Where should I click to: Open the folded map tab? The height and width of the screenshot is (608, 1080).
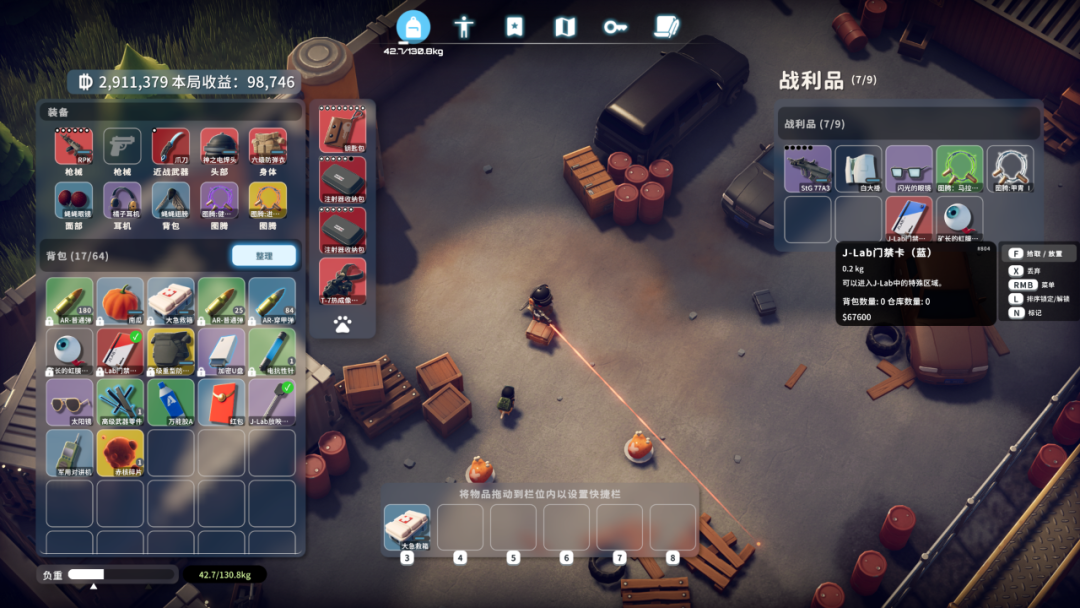[x=565, y=27]
